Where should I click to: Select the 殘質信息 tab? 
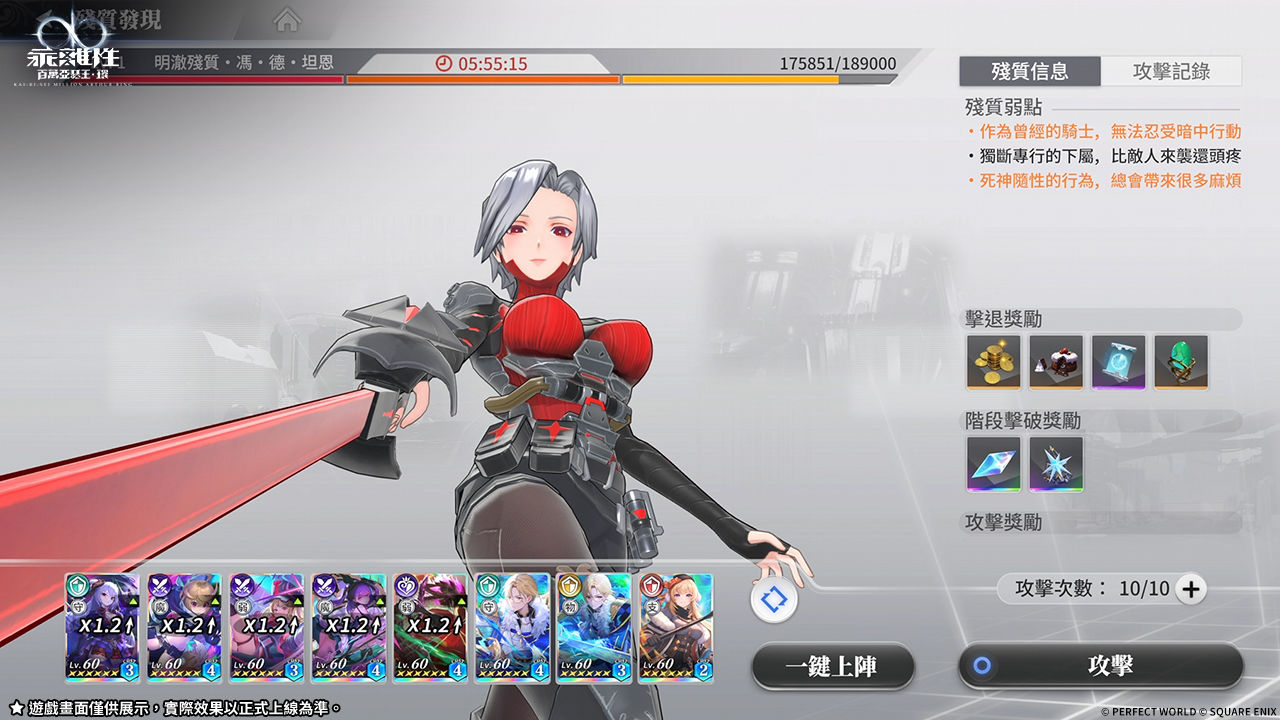1030,71
